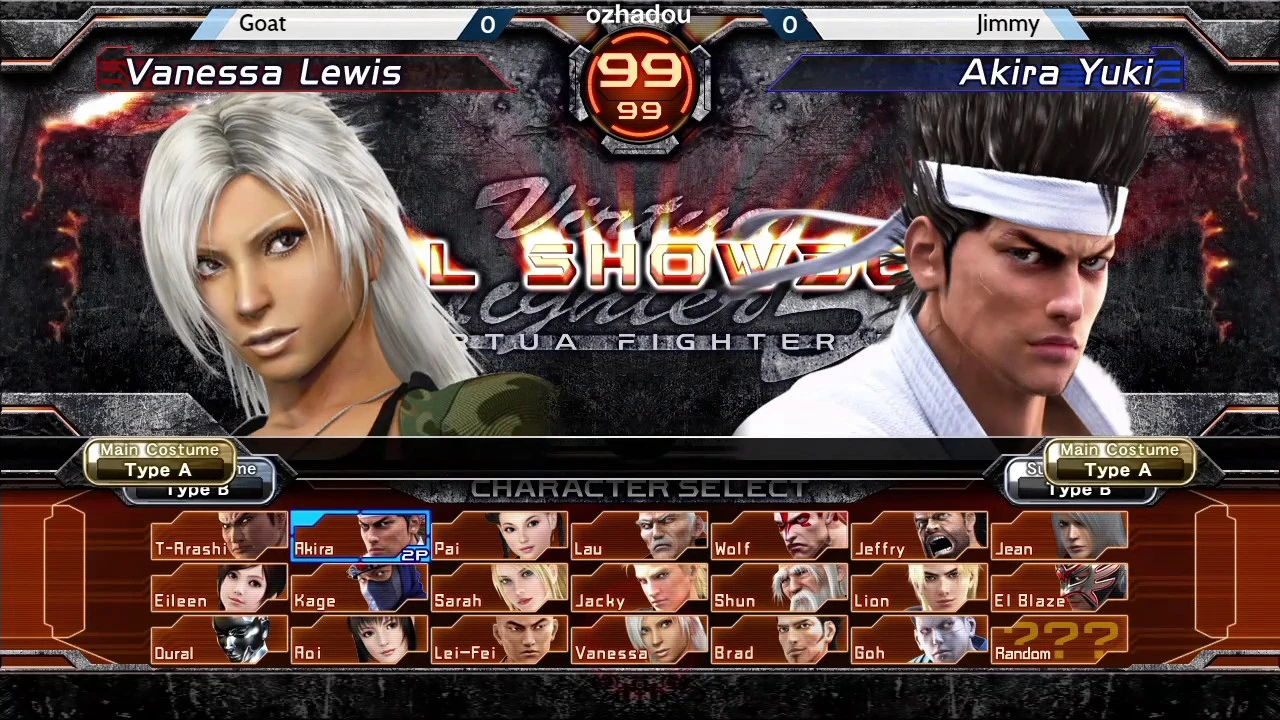Switch Player 1 costume to Type B
The image size is (1280, 720).
tap(196, 489)
